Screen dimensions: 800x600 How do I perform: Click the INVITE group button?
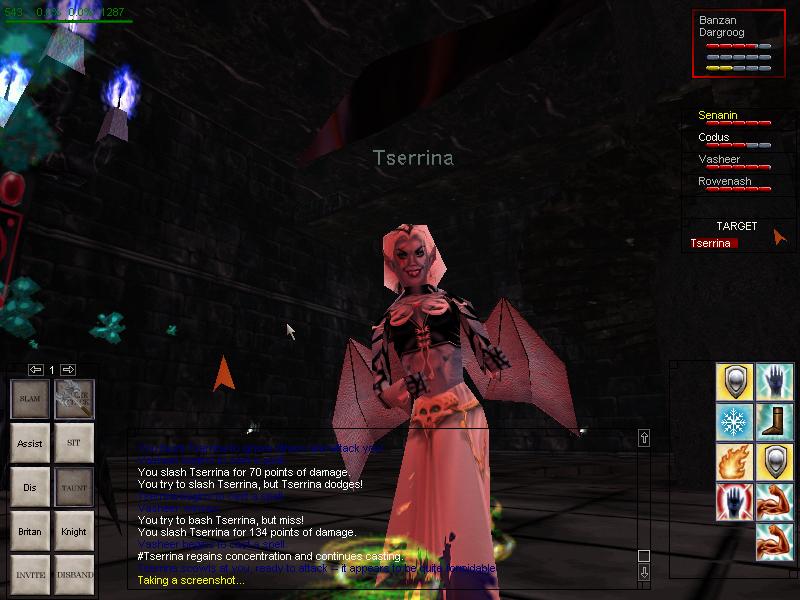(x=30, y=575)
